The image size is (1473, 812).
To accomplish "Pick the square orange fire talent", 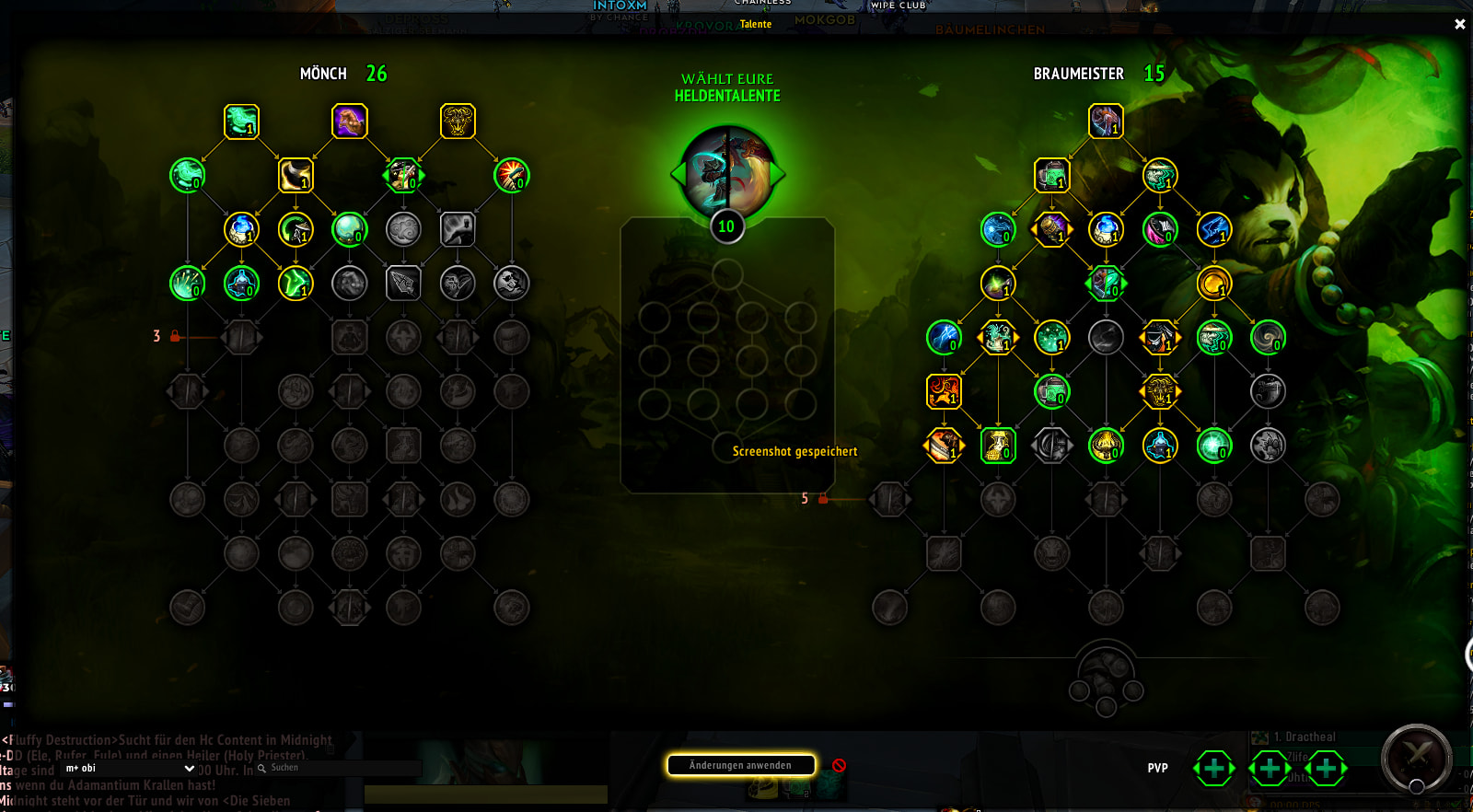I will pos(944,391).
